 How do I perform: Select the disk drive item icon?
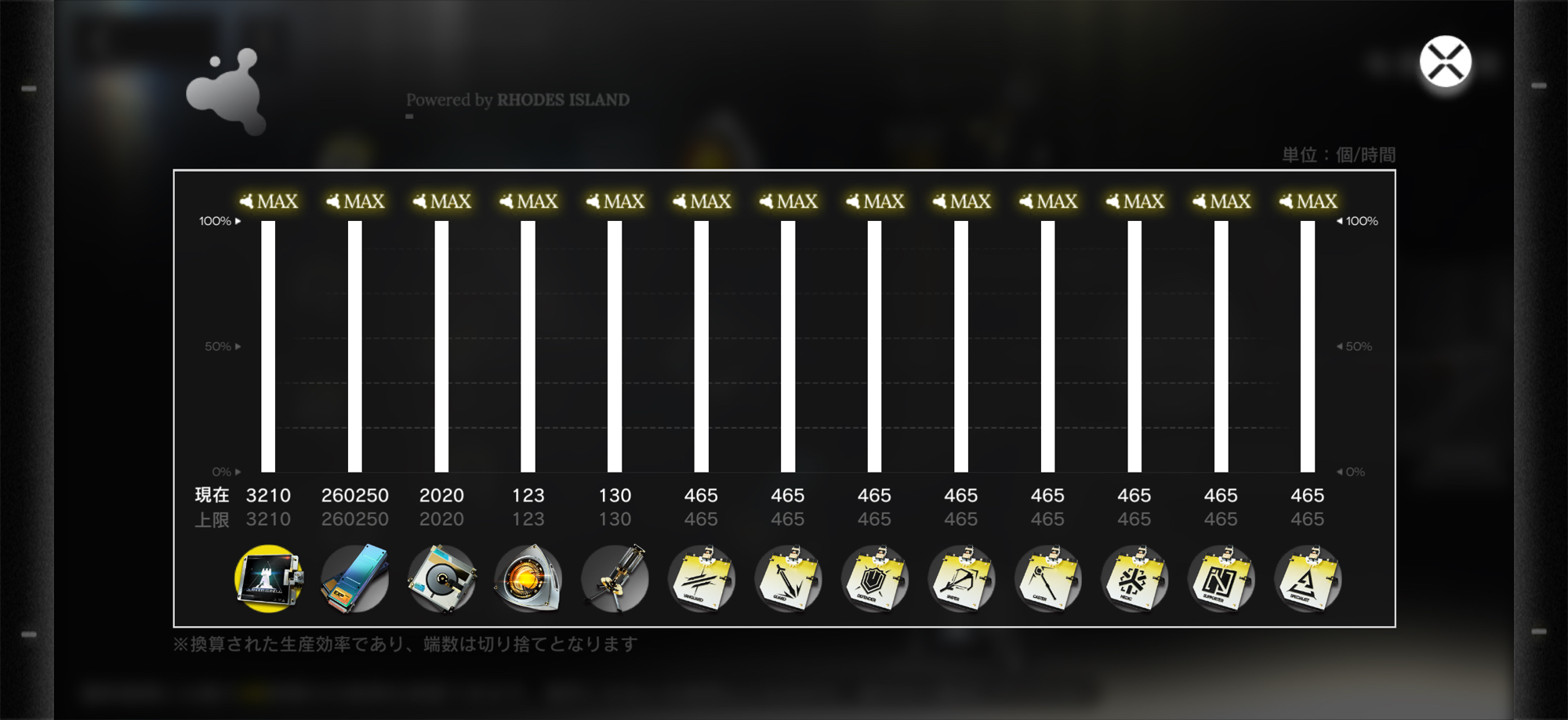click(x=441, y=579)
